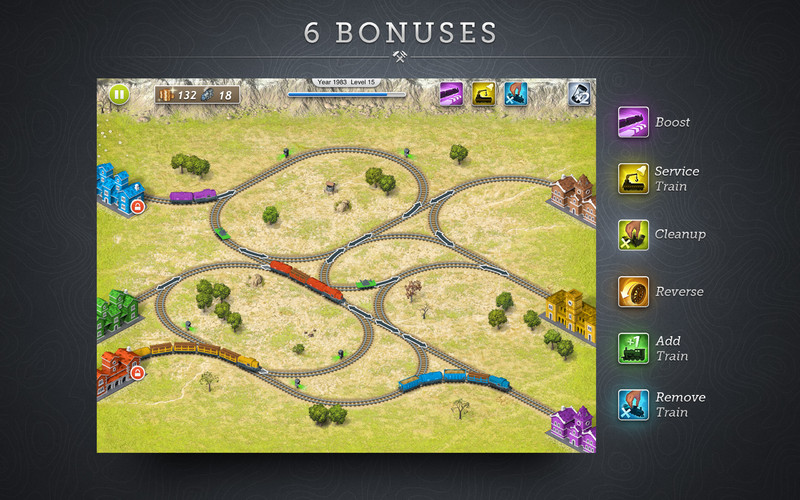This screenshot has height=500, width=800.
Task: Use the yellow Service Train icon in the game HUD
Action: (484, 94)
